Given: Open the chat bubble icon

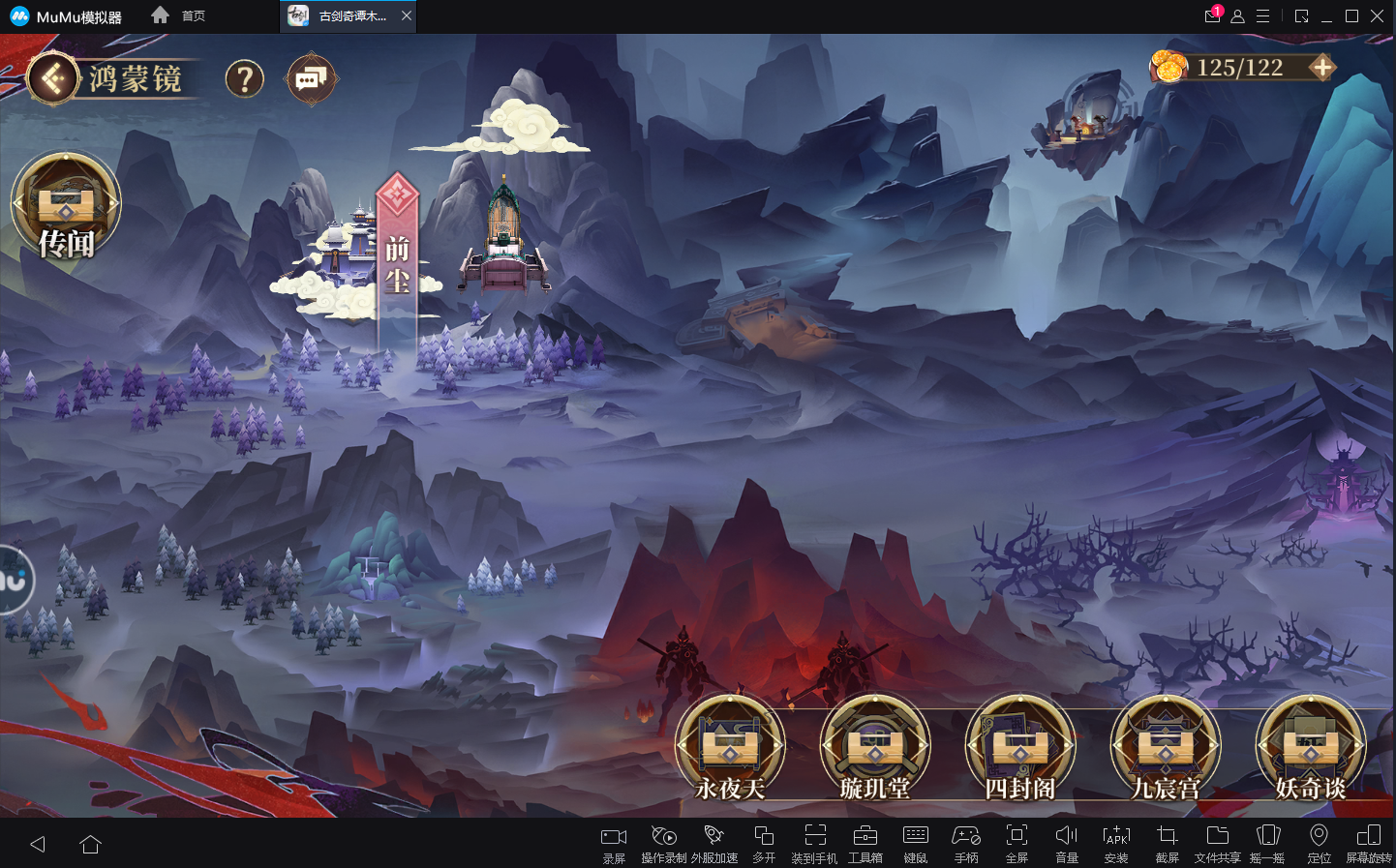Looking at the screenshot, I should [x=312, y=78].
